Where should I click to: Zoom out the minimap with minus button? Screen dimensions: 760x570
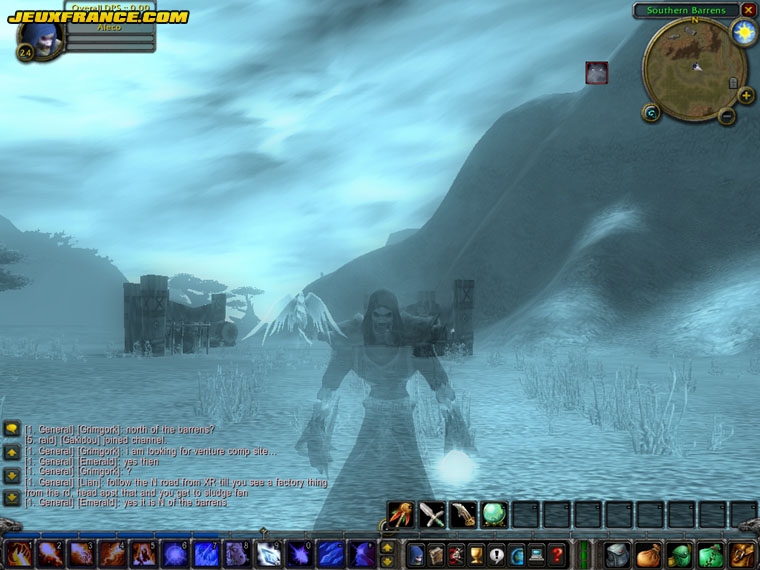point(727,116)
